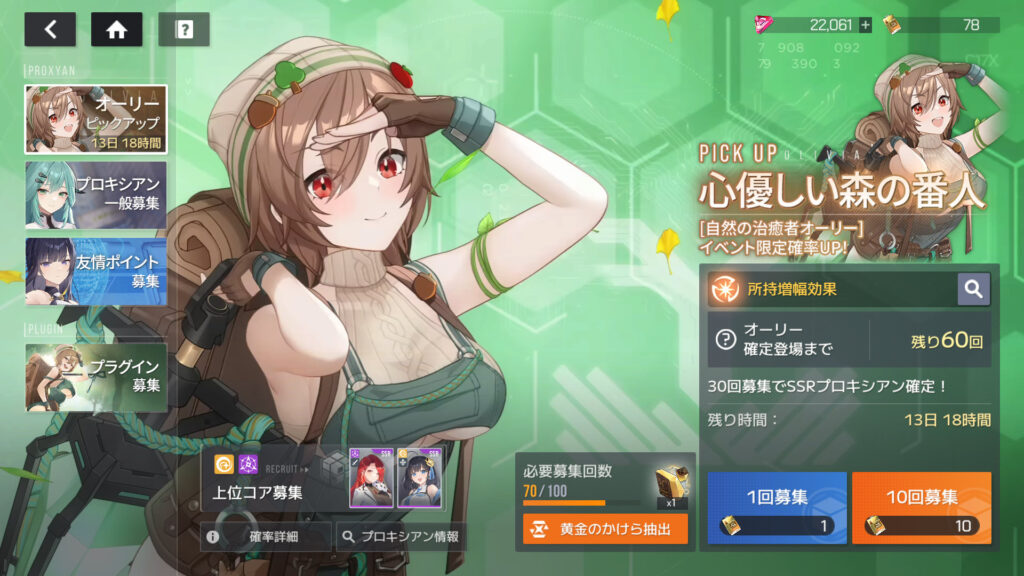View プロキシアン情報
Screen dimensions: 1024x576
(400, 537)
